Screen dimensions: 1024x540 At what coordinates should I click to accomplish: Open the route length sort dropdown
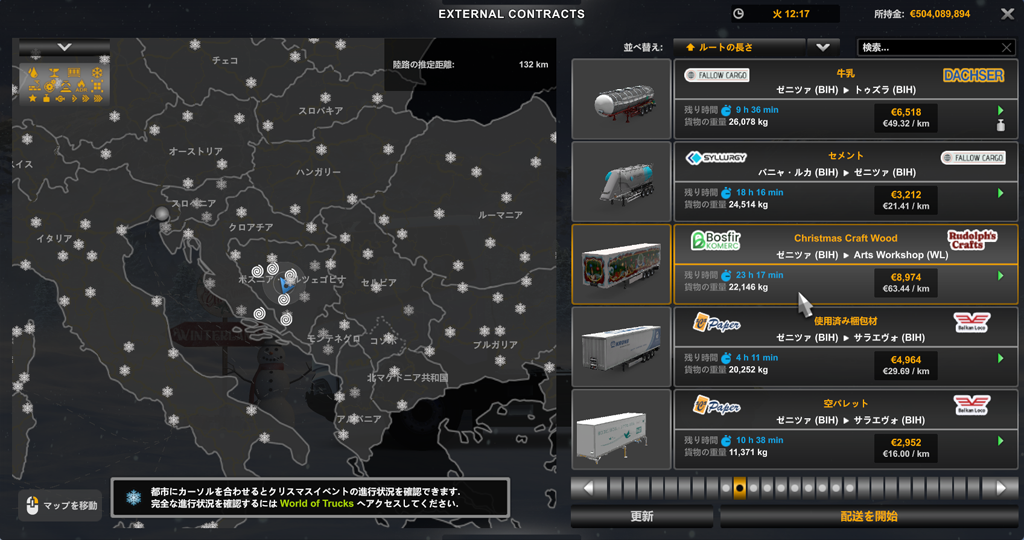coord(739,47)
